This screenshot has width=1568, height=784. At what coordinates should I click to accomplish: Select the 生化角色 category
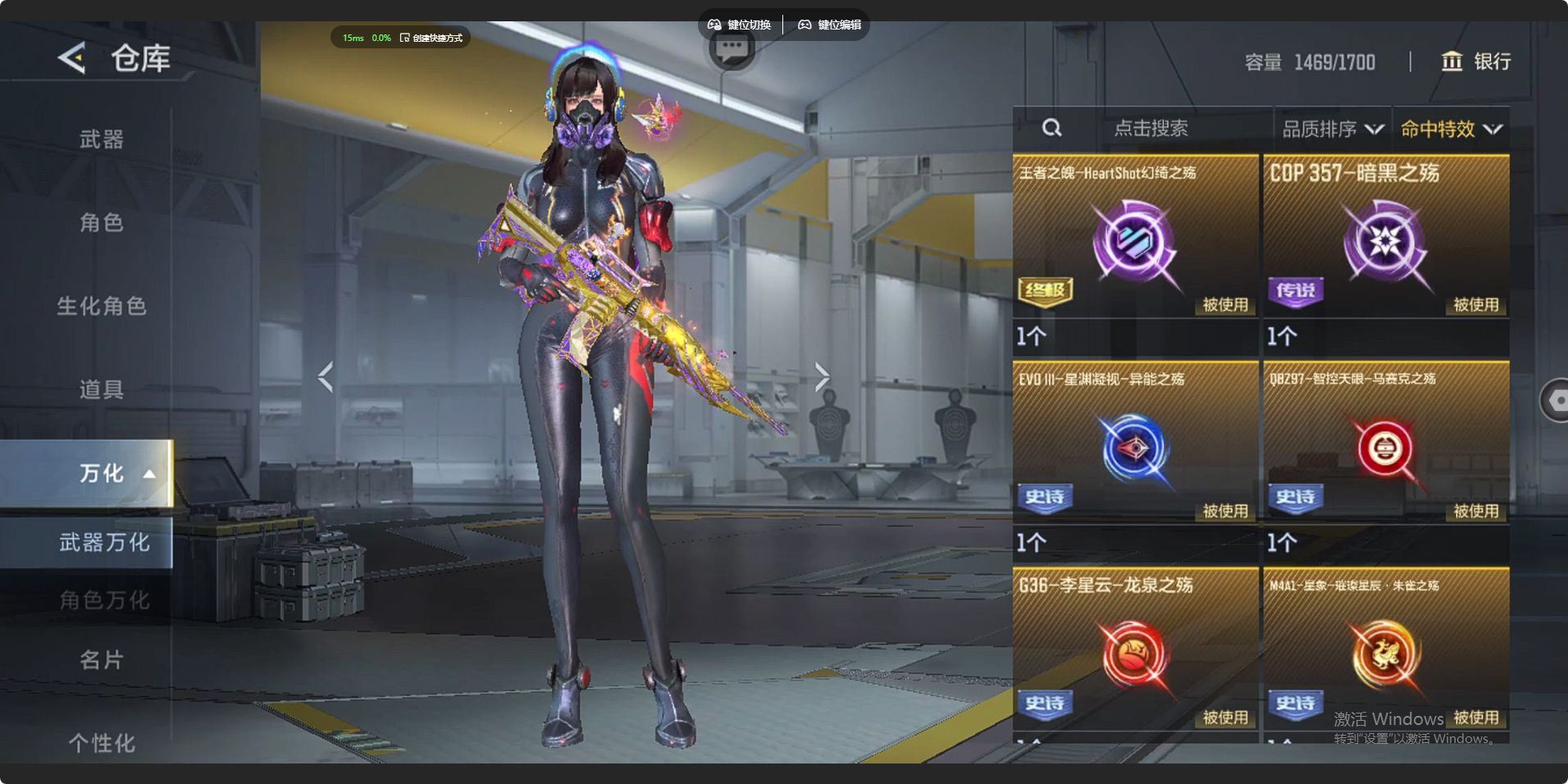coord(102,306)
